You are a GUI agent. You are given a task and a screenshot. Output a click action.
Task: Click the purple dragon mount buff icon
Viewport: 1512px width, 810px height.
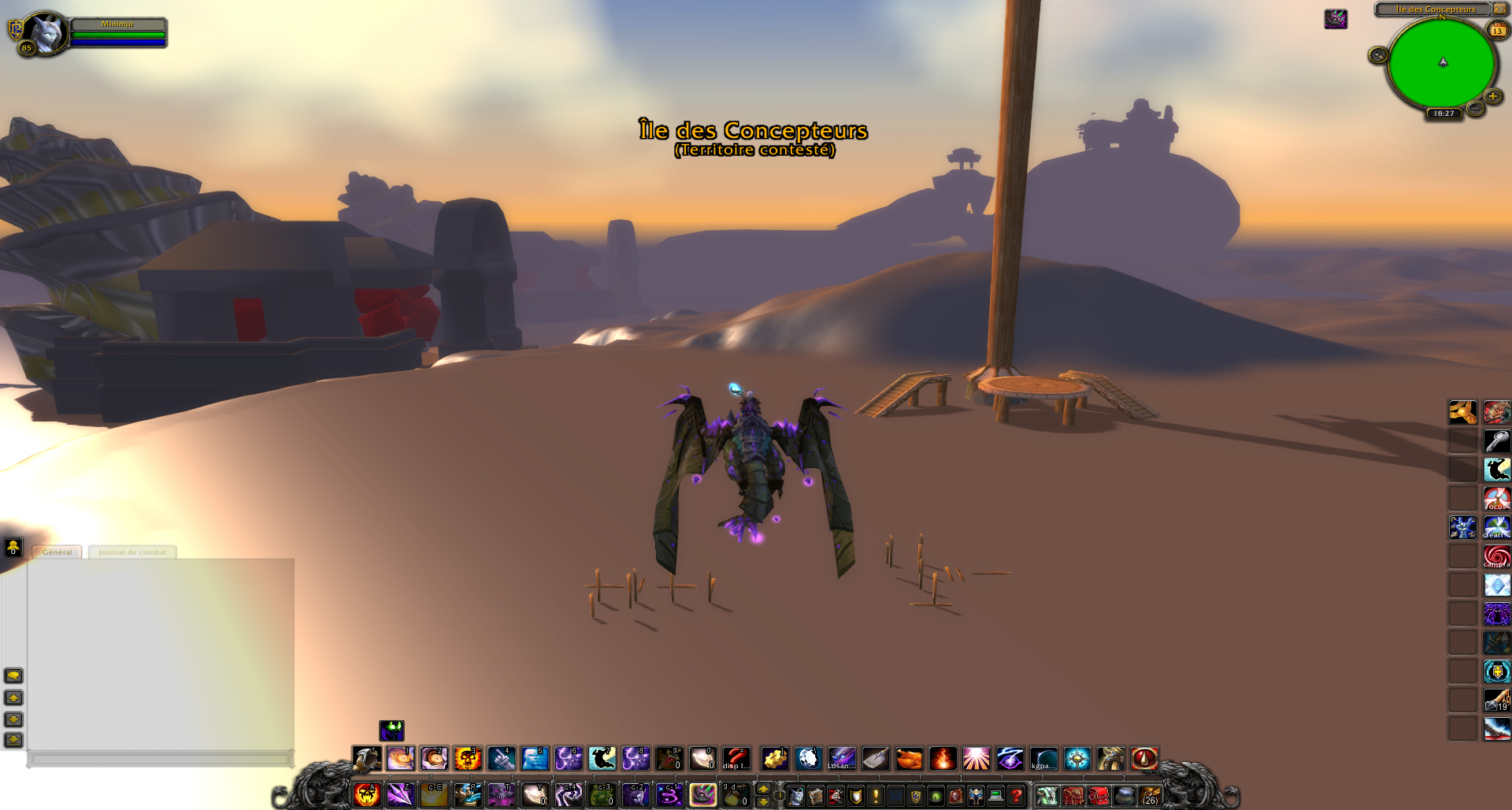[x=1336, y=19]
